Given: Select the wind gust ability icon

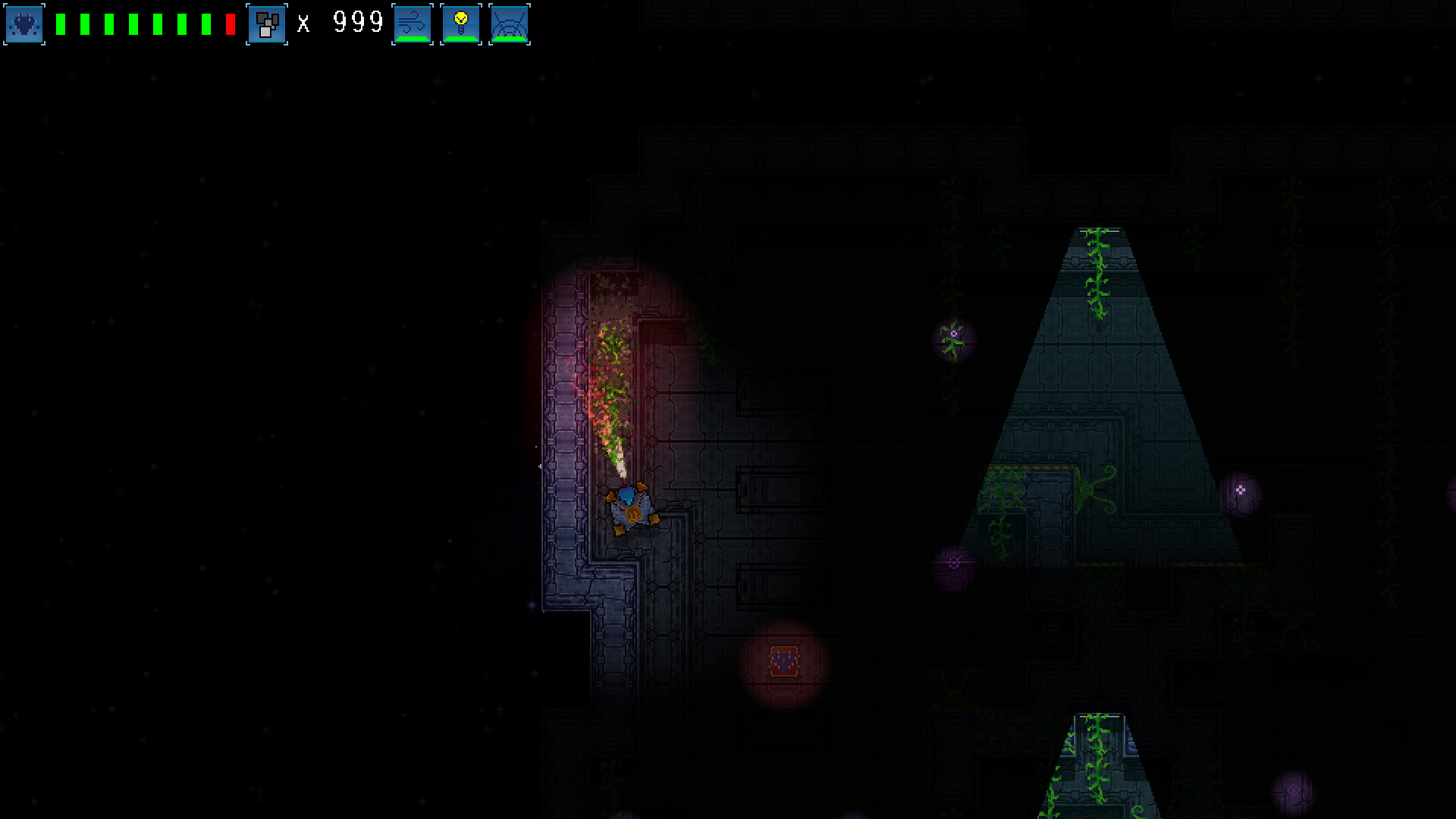Looking at the screenshot, I should [411, 24].
